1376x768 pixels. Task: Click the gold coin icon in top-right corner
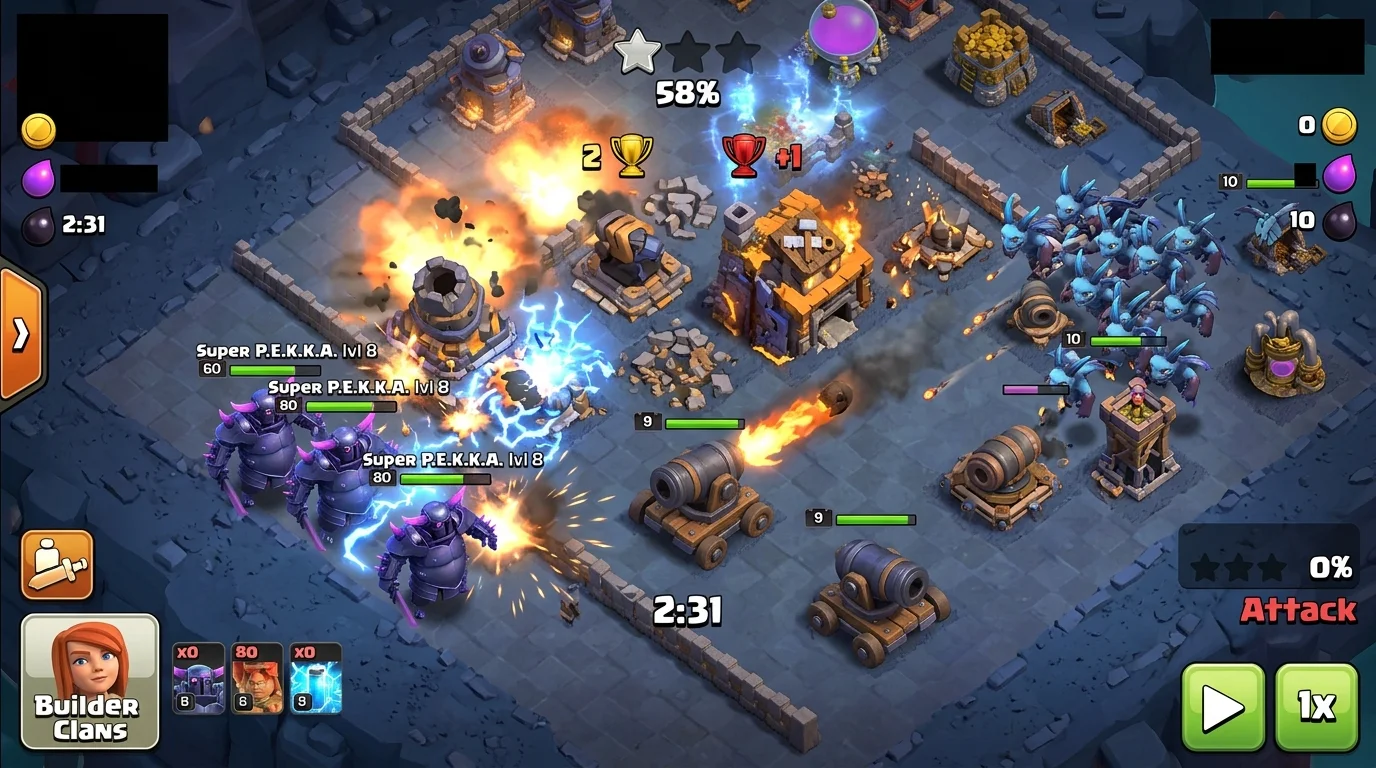(1338, 124)
